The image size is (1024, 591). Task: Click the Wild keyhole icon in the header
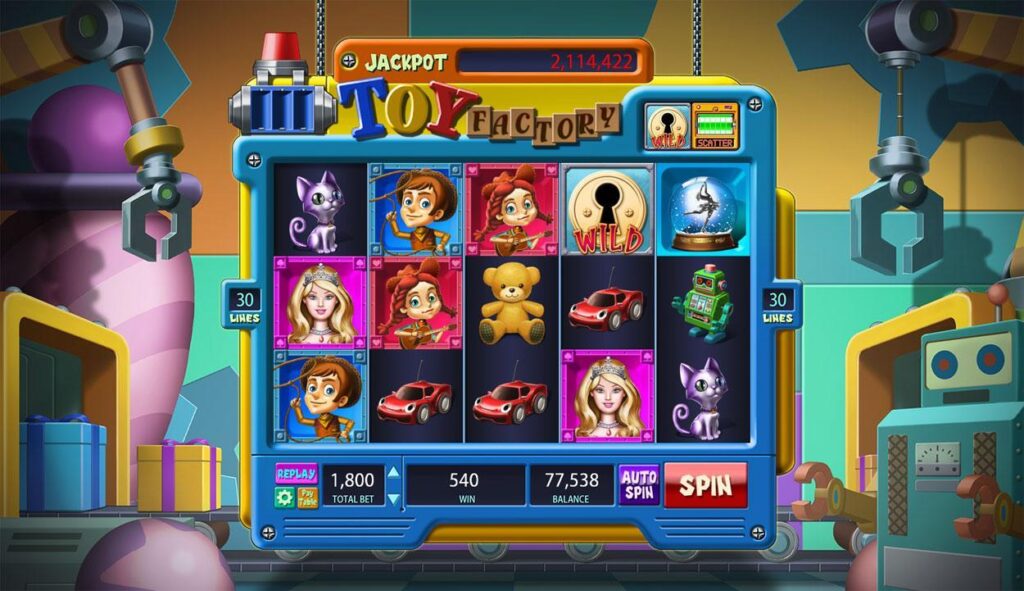click(x=667, y=126)
